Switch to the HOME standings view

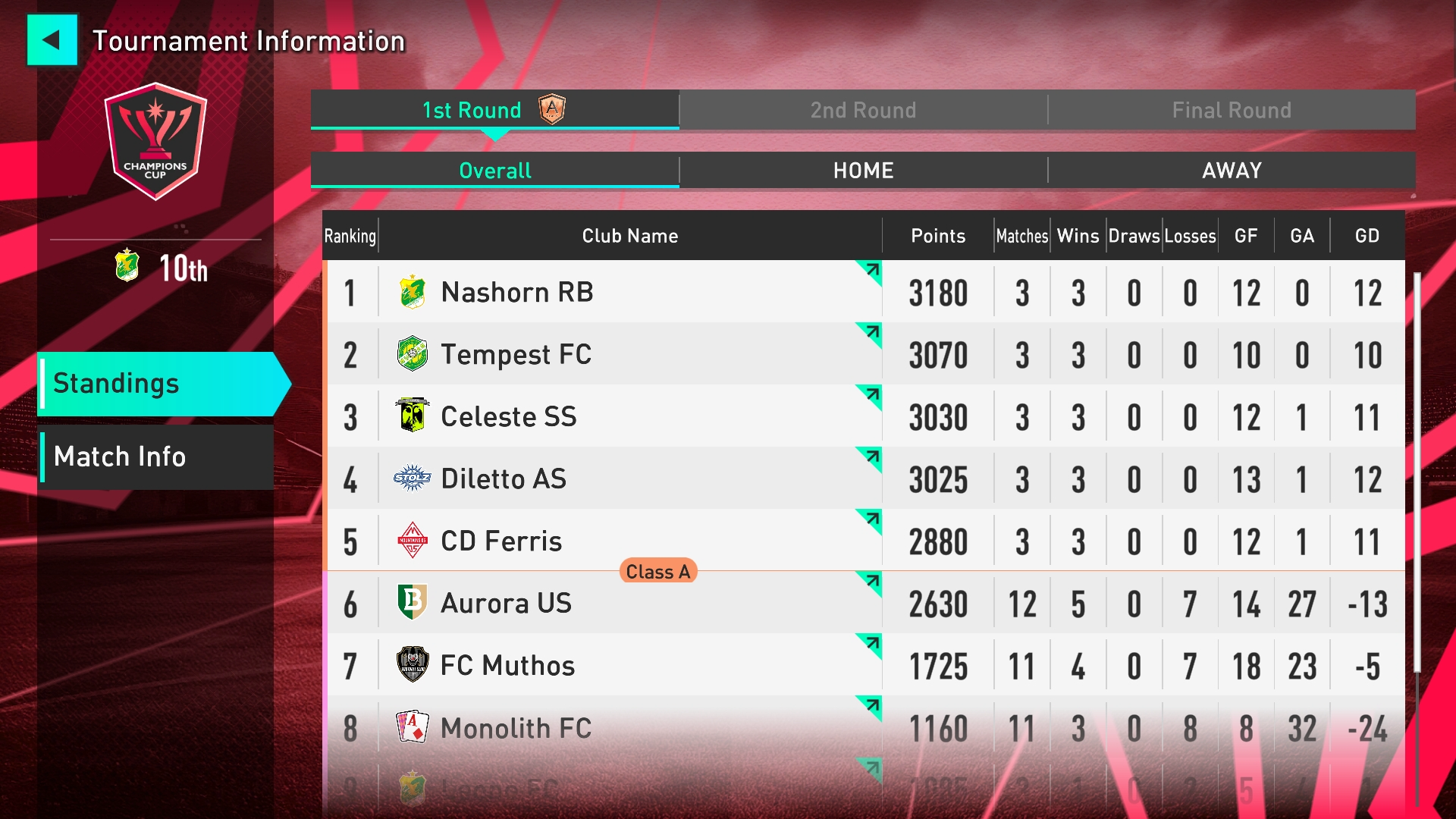click(x=862, y=171)
